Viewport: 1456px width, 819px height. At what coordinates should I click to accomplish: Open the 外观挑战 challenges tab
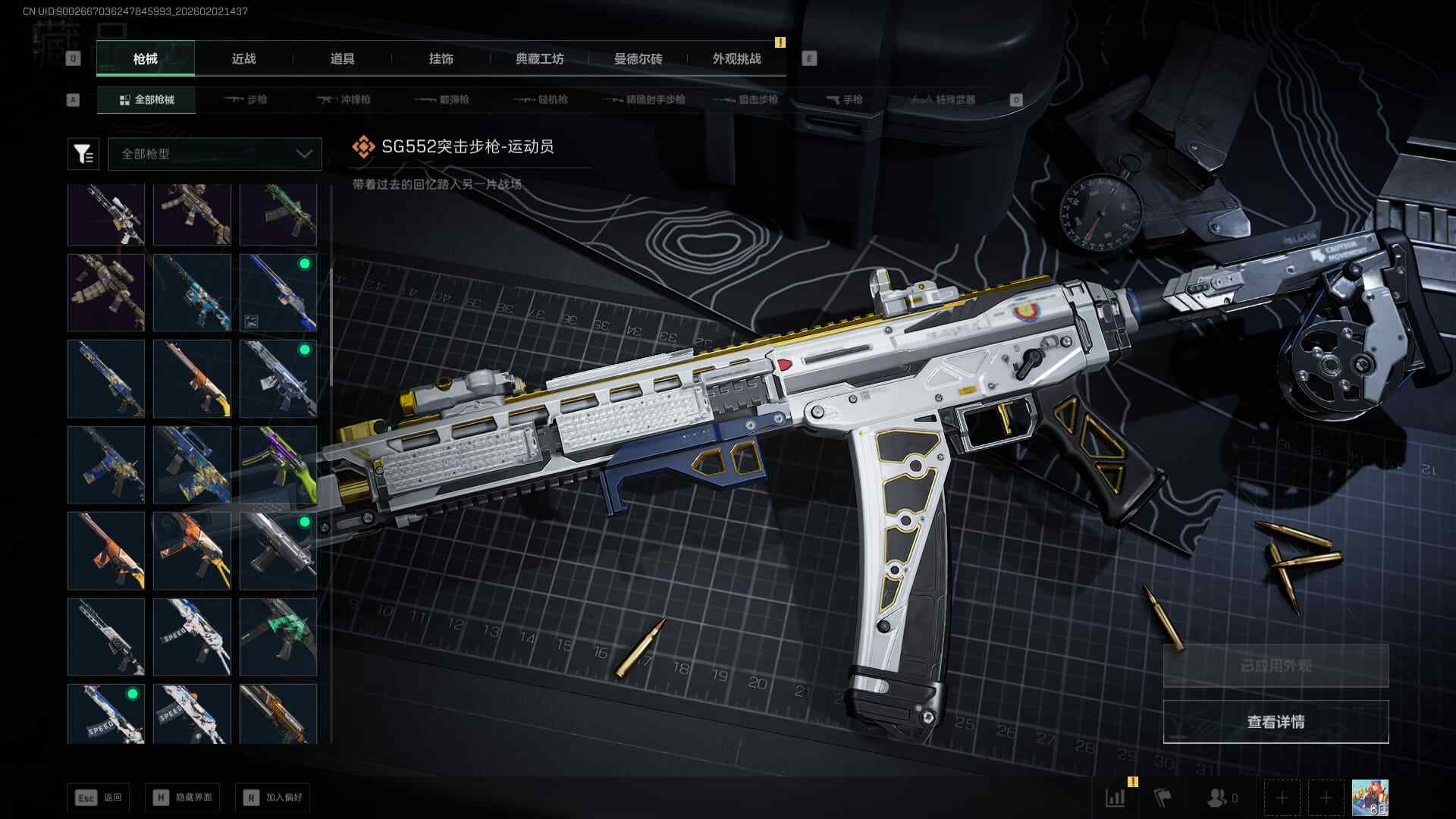tap(736, 59)
